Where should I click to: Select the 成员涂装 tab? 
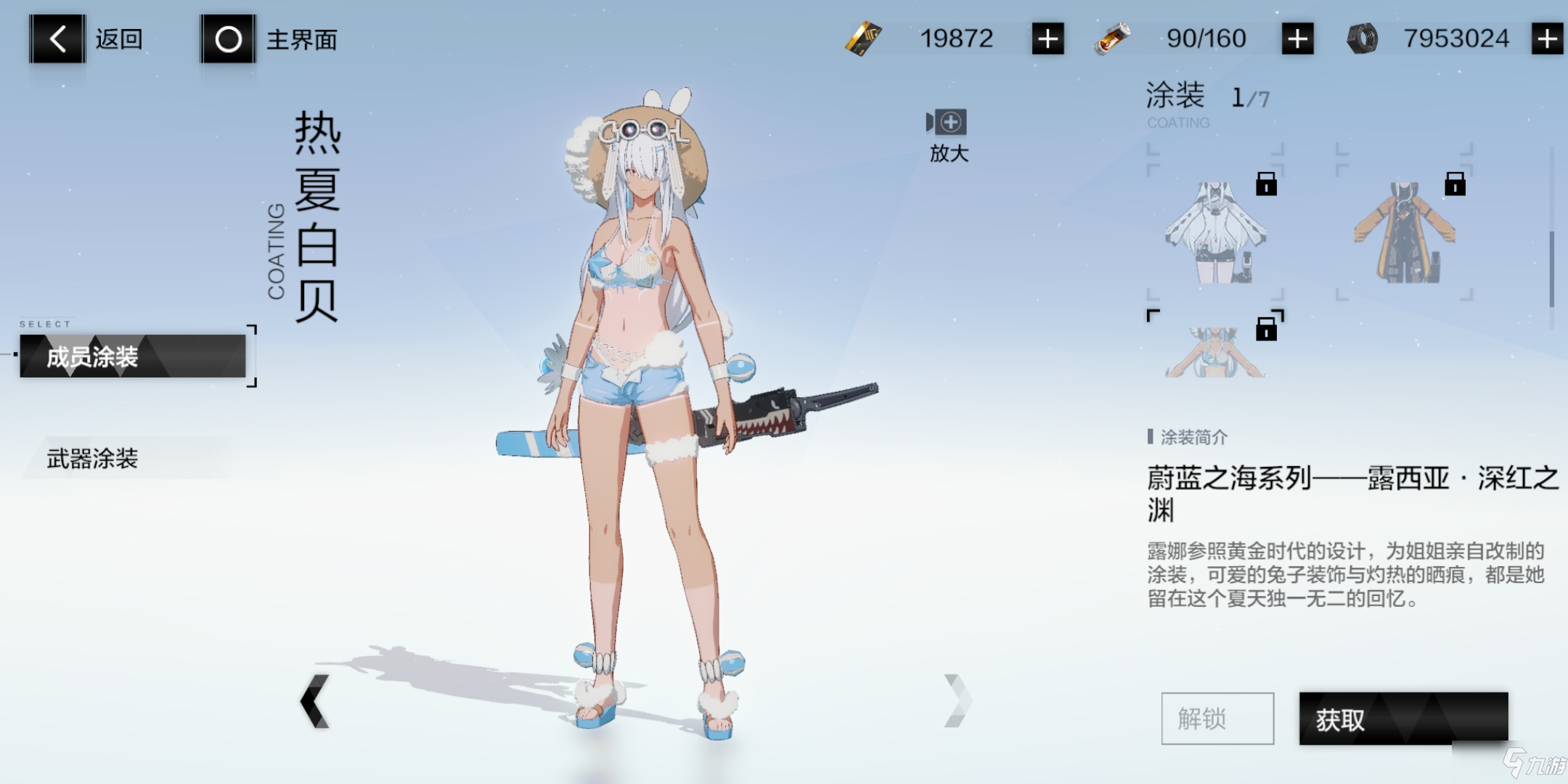(133, 356)
